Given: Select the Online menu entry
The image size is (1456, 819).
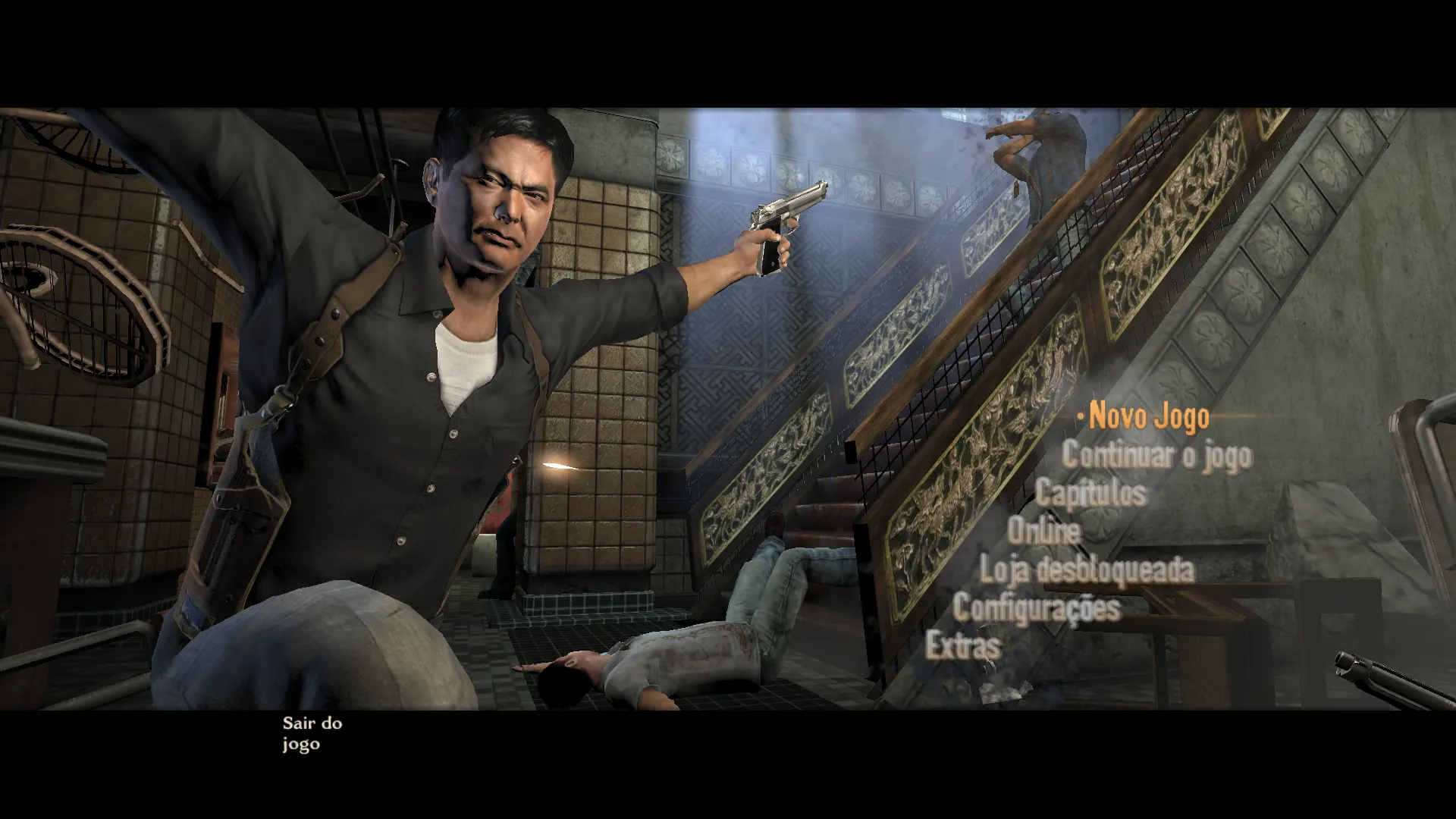Looking at the screenshot, I should 1043,531.
